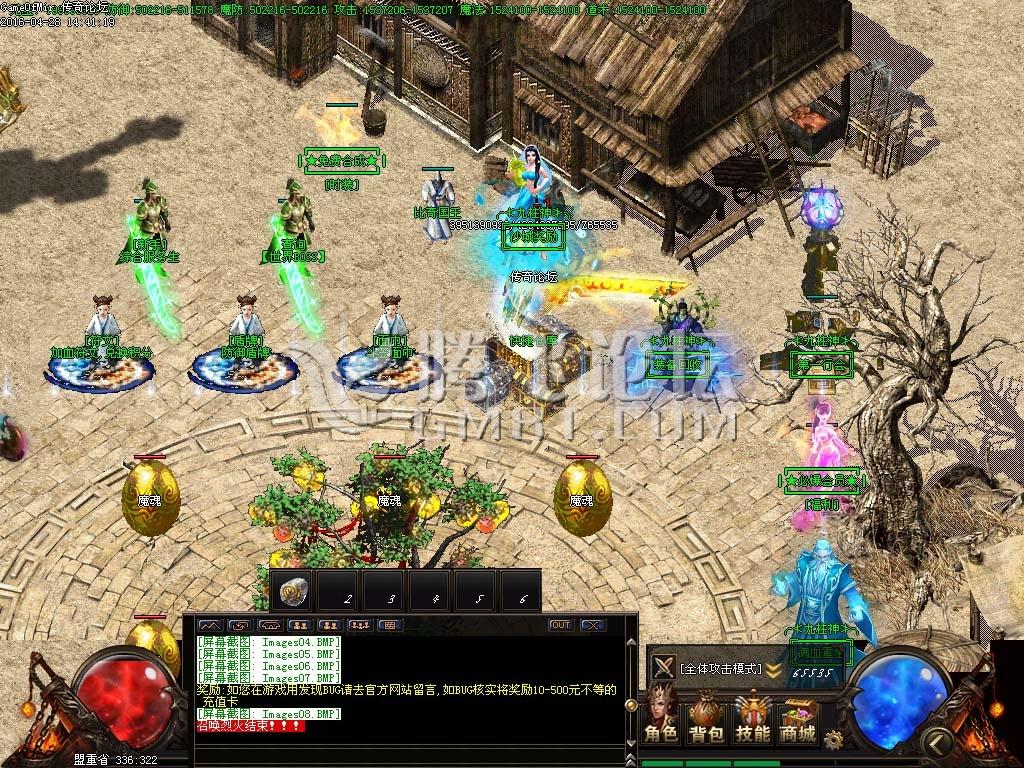Open the 商城 shop
Screen dimensions: 1024x768
(x=797, y=718)
